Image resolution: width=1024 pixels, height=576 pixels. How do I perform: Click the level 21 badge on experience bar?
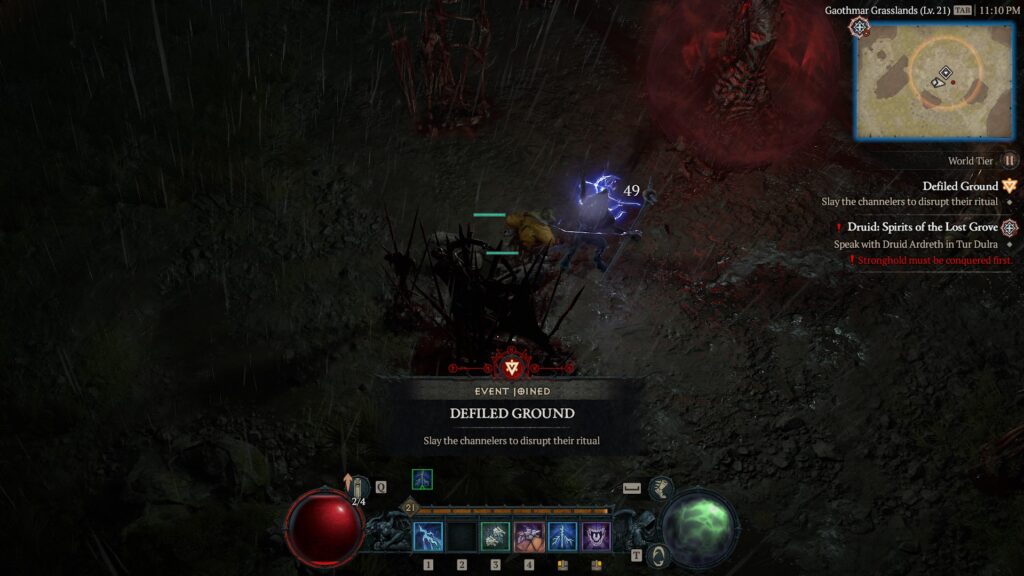click(410, 508)
